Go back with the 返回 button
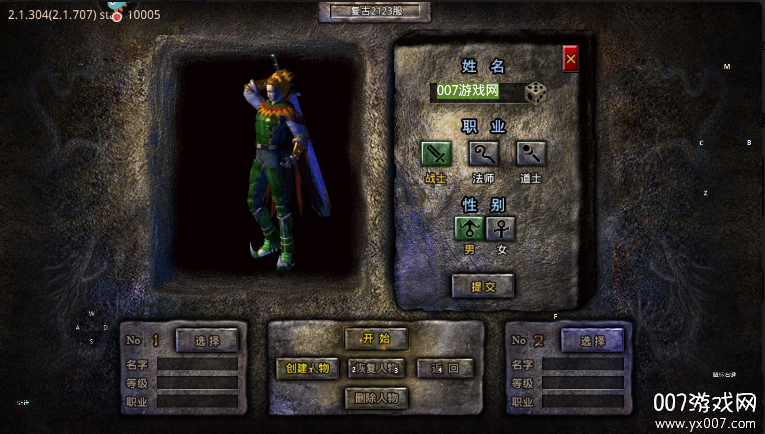Image resolution: width=765 pixels, height=434 pixels. click(x=445, y=368)
